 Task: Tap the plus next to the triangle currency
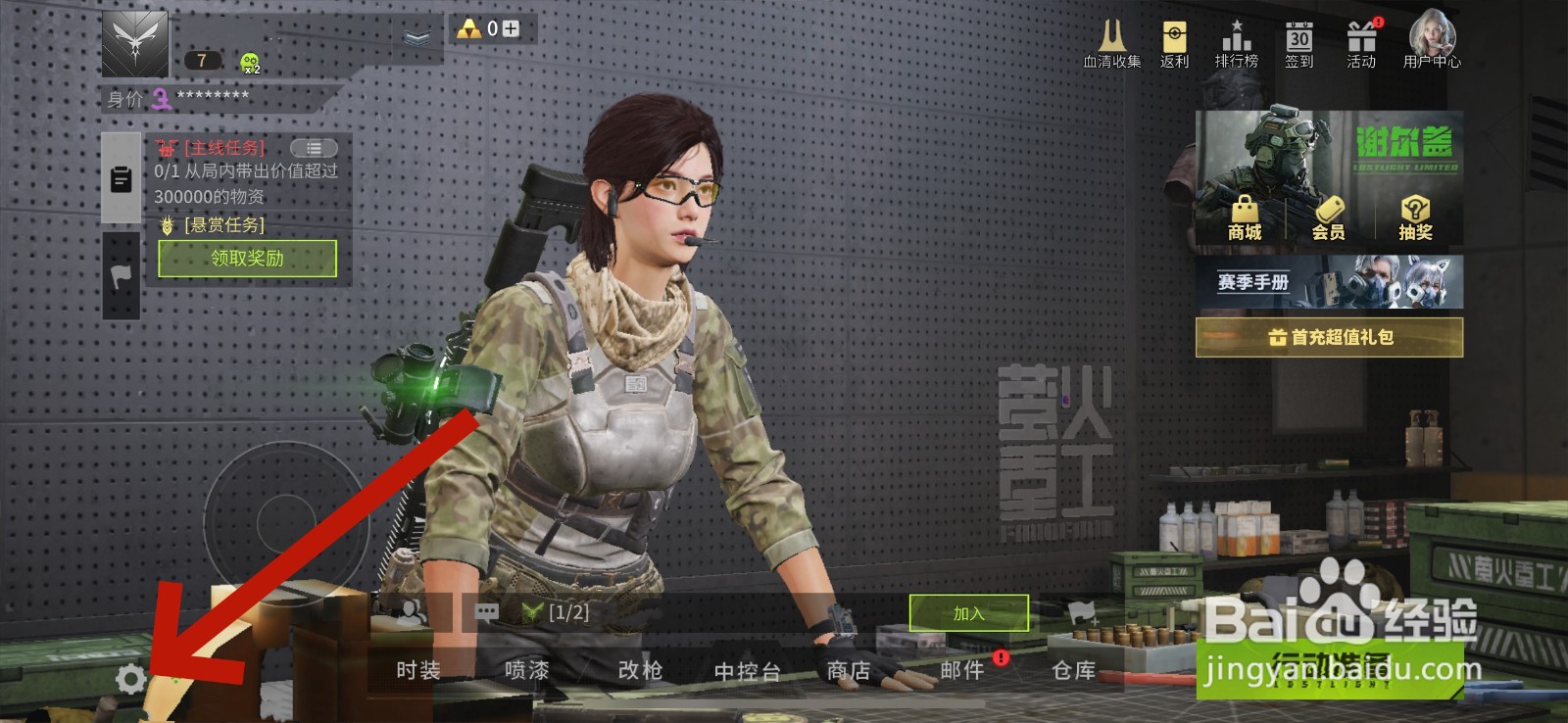pos(510,29)
